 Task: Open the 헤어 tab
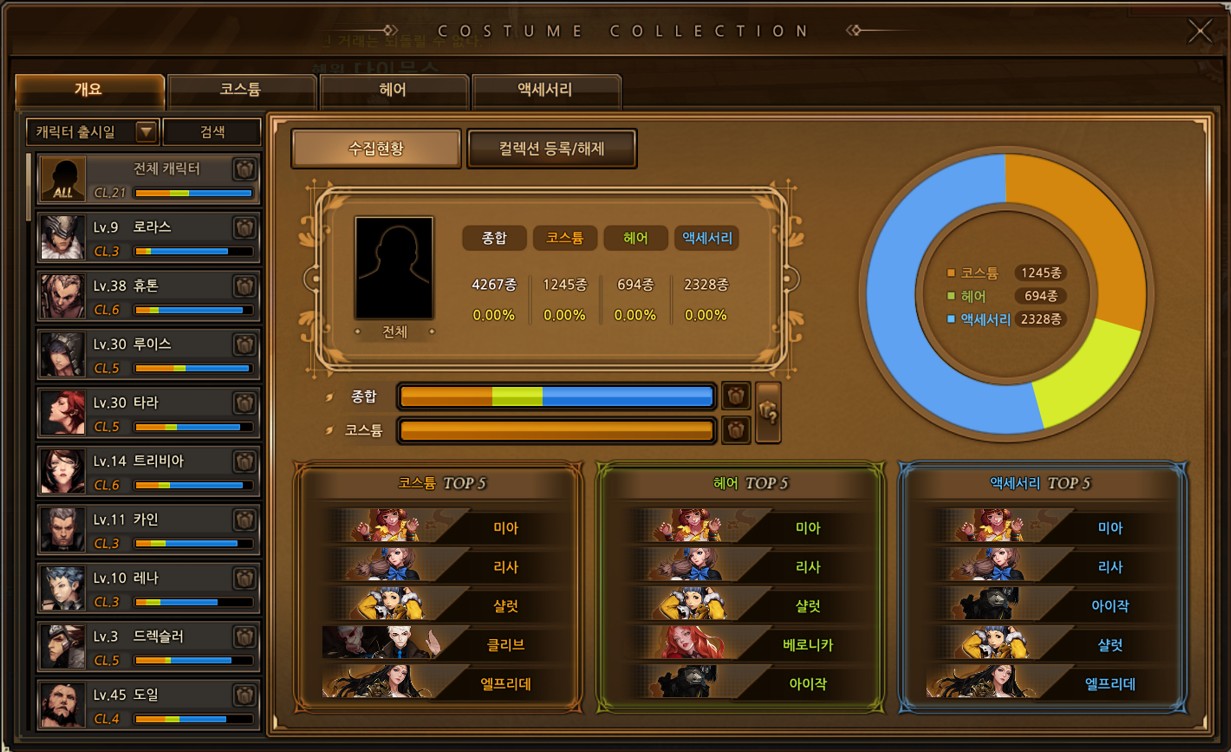pyautogui.click(x=393, y=90)
